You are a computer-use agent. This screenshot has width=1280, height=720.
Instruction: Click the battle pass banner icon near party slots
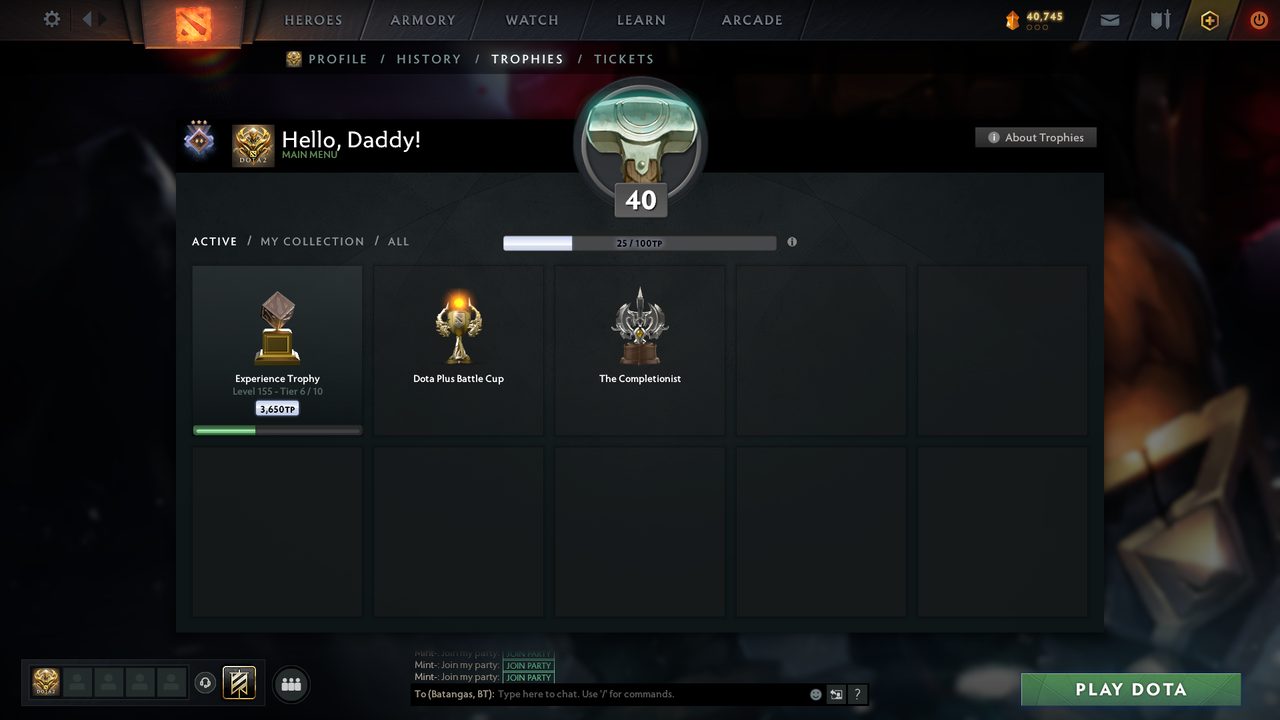point(237,683)
